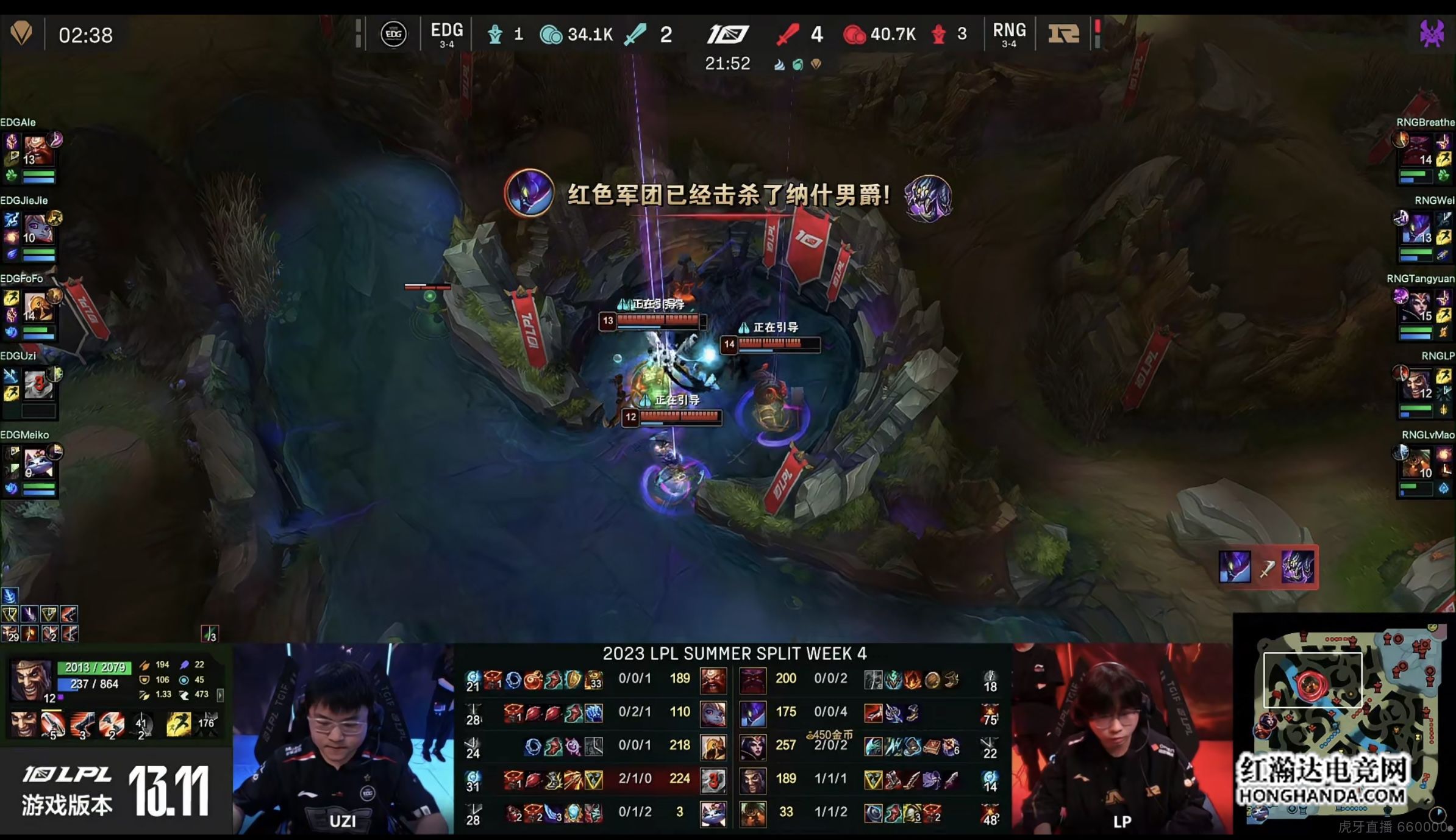The image size is (1456, 840).
Task: Choose EDGUzi's dead champion portrait
Action: [x=38, y=385]
